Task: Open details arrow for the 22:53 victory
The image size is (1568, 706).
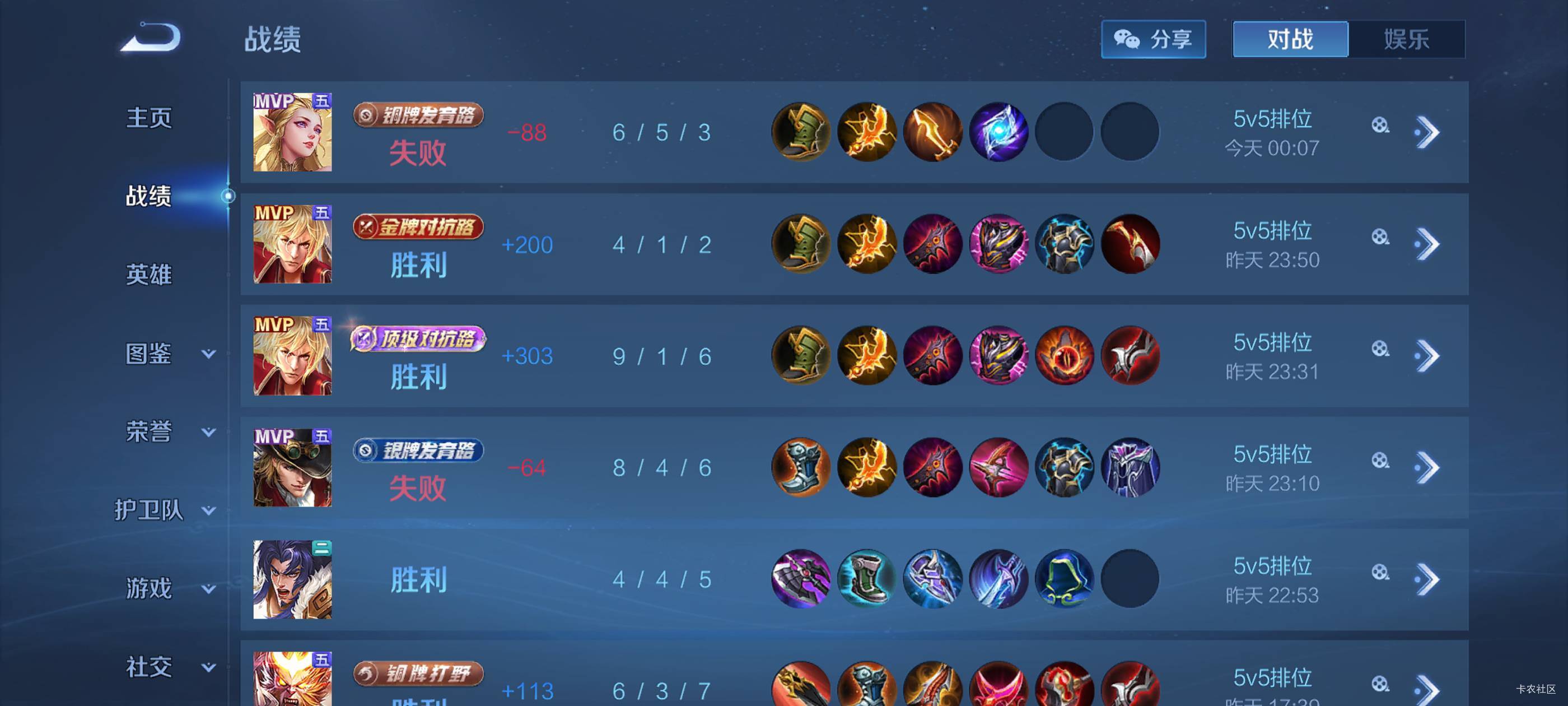Action: tap(1427, 579)
